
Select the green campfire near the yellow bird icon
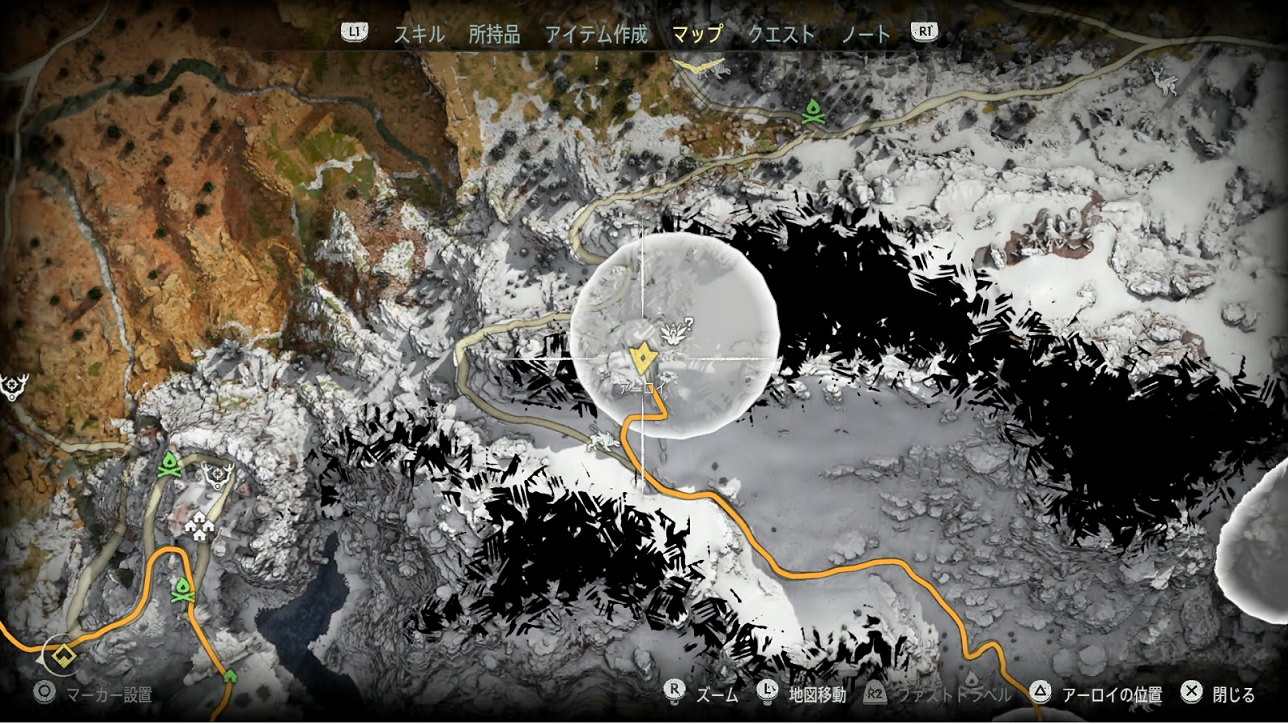pos(811,112)
